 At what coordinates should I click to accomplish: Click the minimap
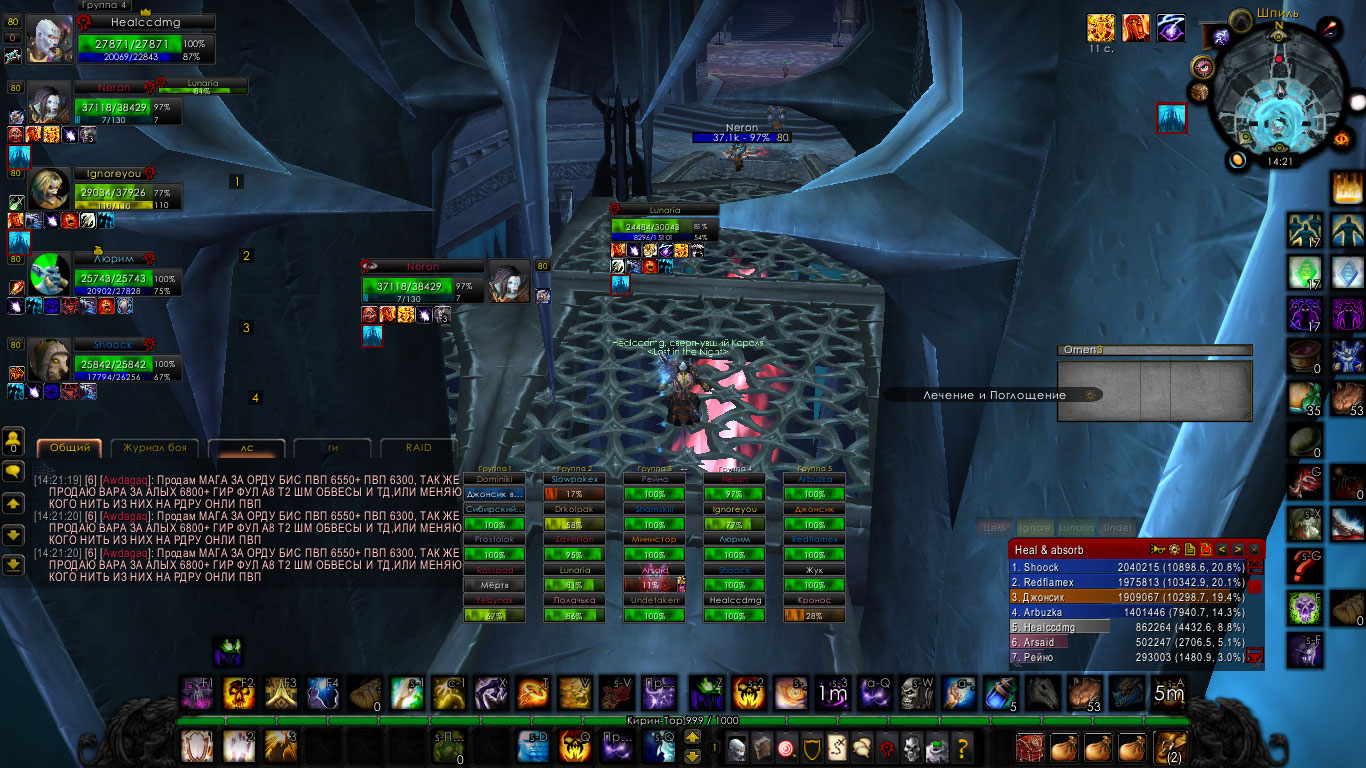[x=1278, y=97]
